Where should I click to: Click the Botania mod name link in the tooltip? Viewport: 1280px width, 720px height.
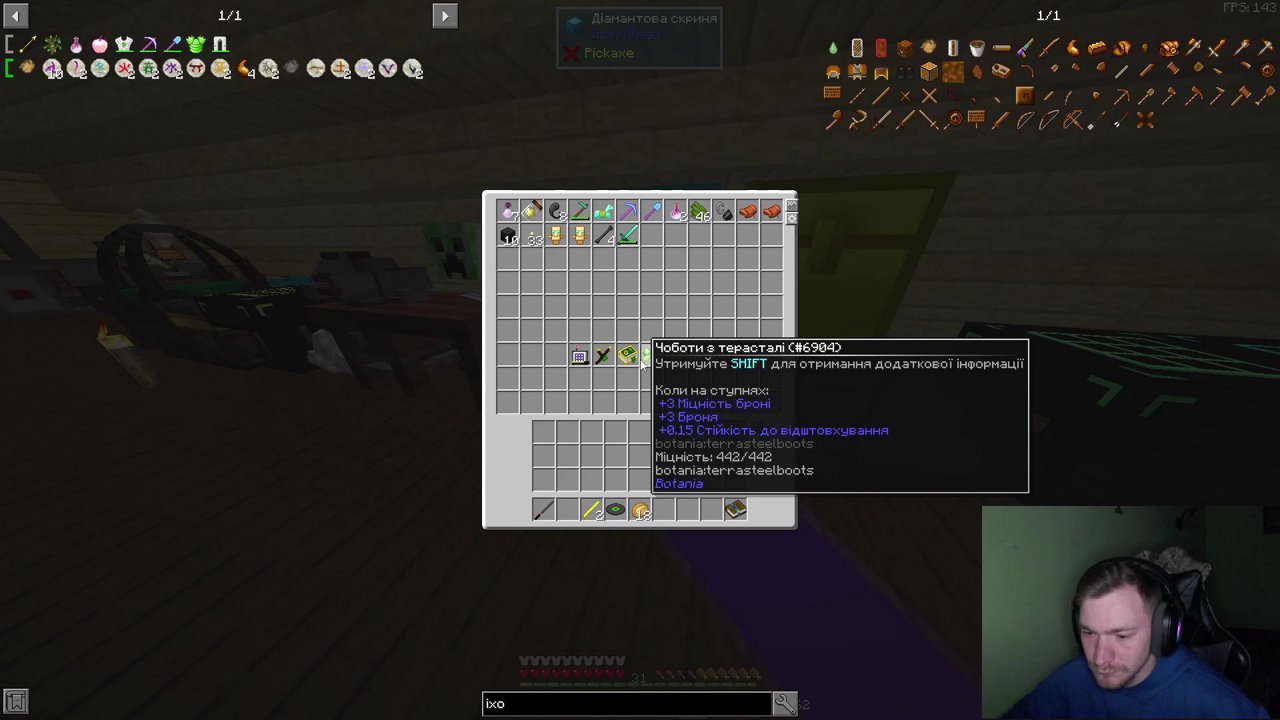pyautogui.click(x=679, y=484)
